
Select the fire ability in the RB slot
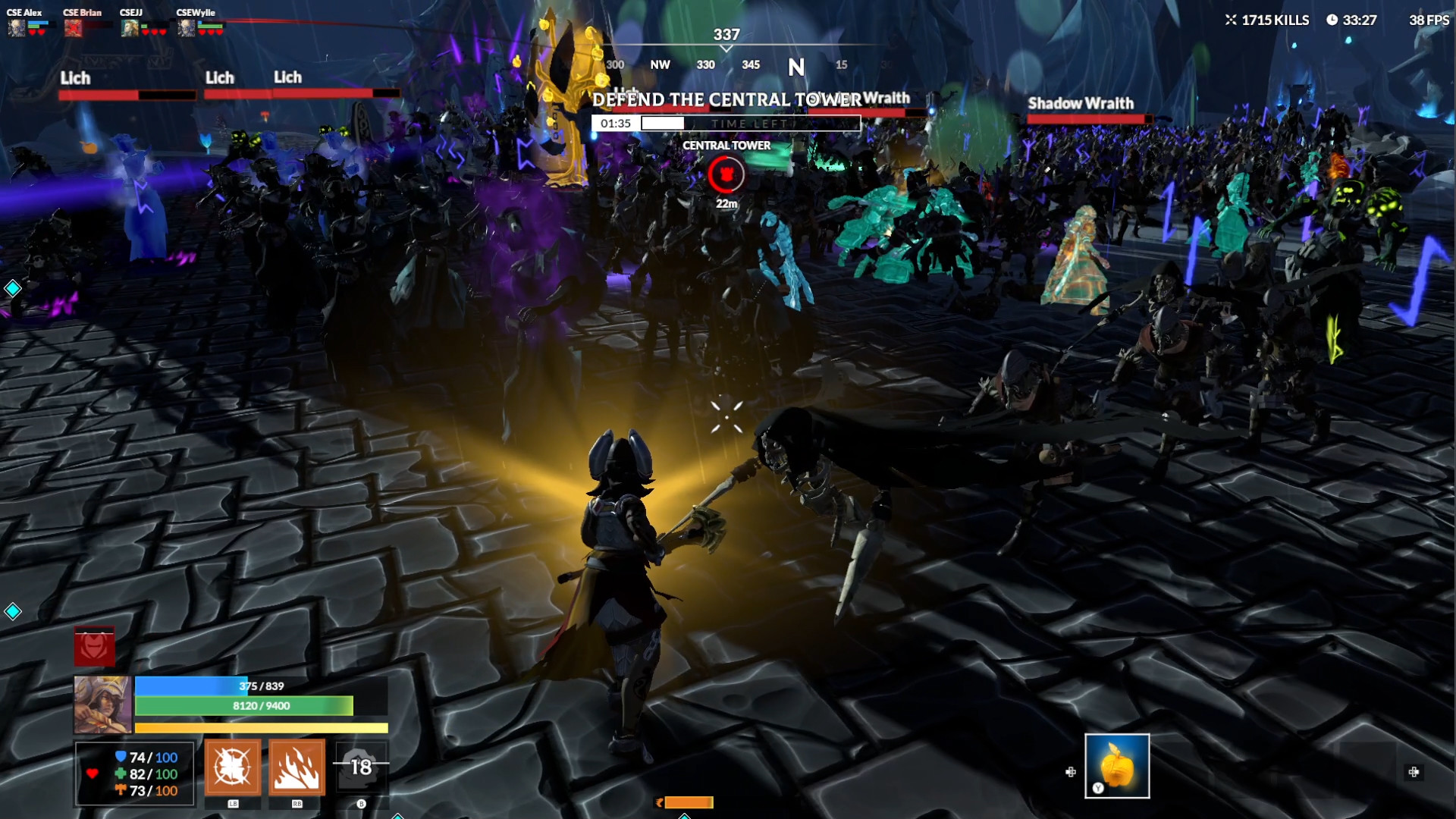click(297, 767)
